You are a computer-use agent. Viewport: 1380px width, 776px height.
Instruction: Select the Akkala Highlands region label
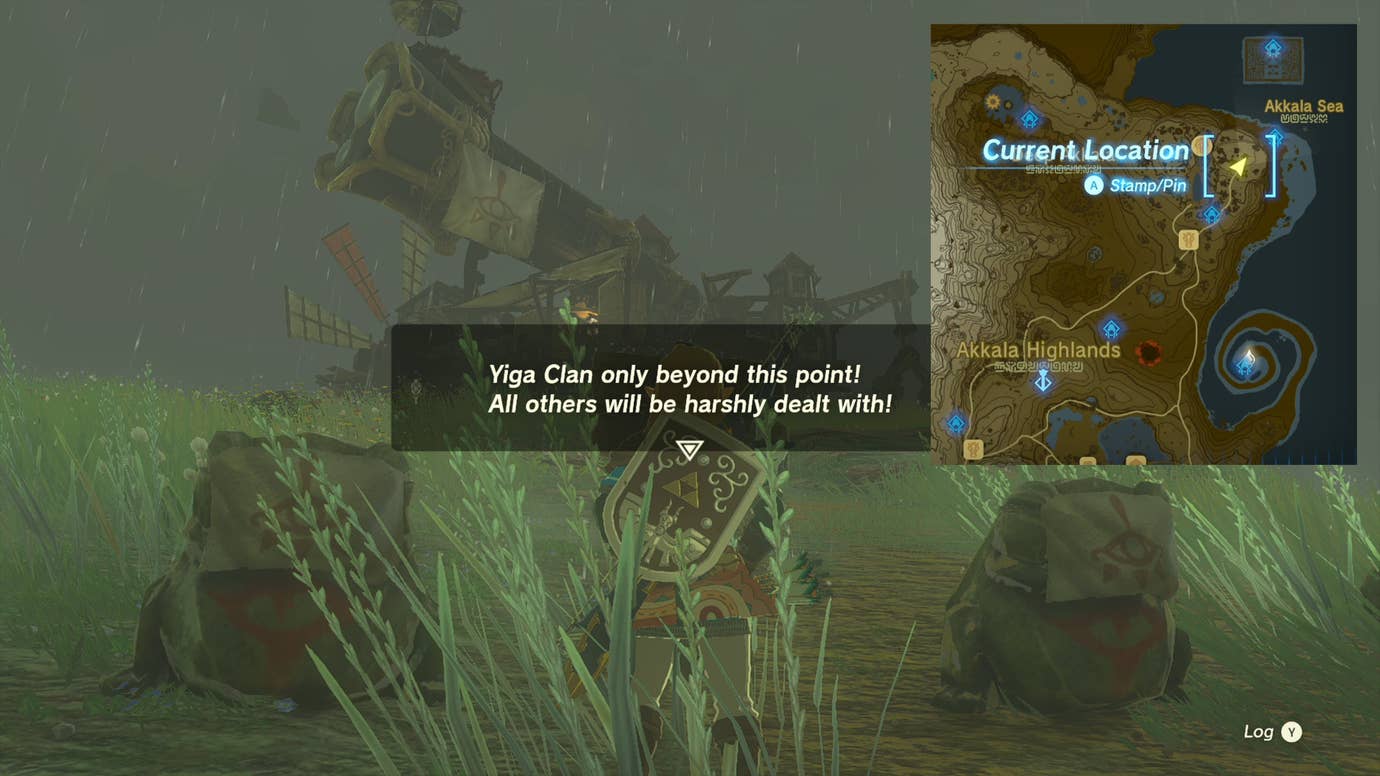pyautogui.click(x=1038, y=350)
